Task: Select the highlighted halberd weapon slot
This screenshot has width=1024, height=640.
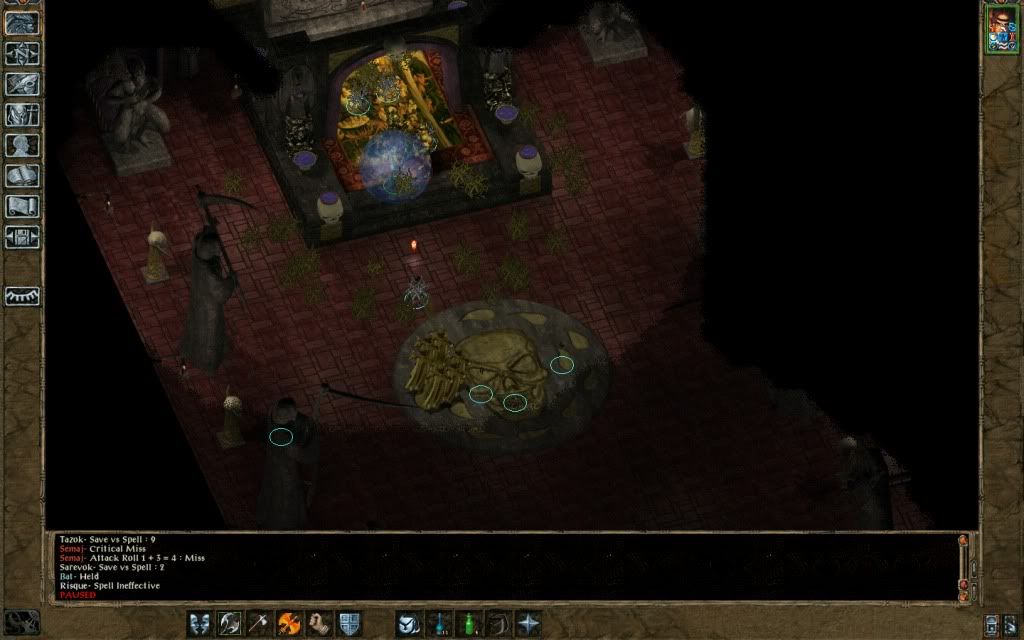Action: point(230,623)
